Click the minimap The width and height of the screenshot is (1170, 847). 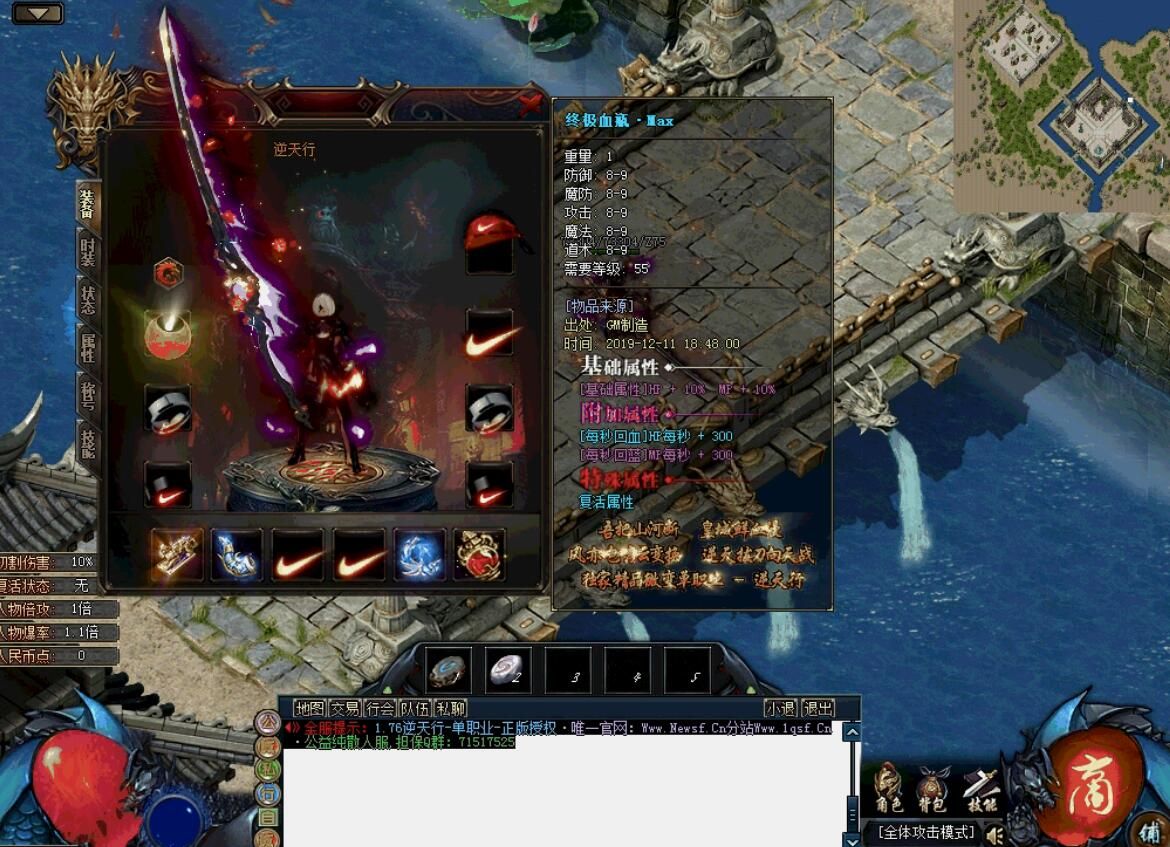coord(1062,105)
